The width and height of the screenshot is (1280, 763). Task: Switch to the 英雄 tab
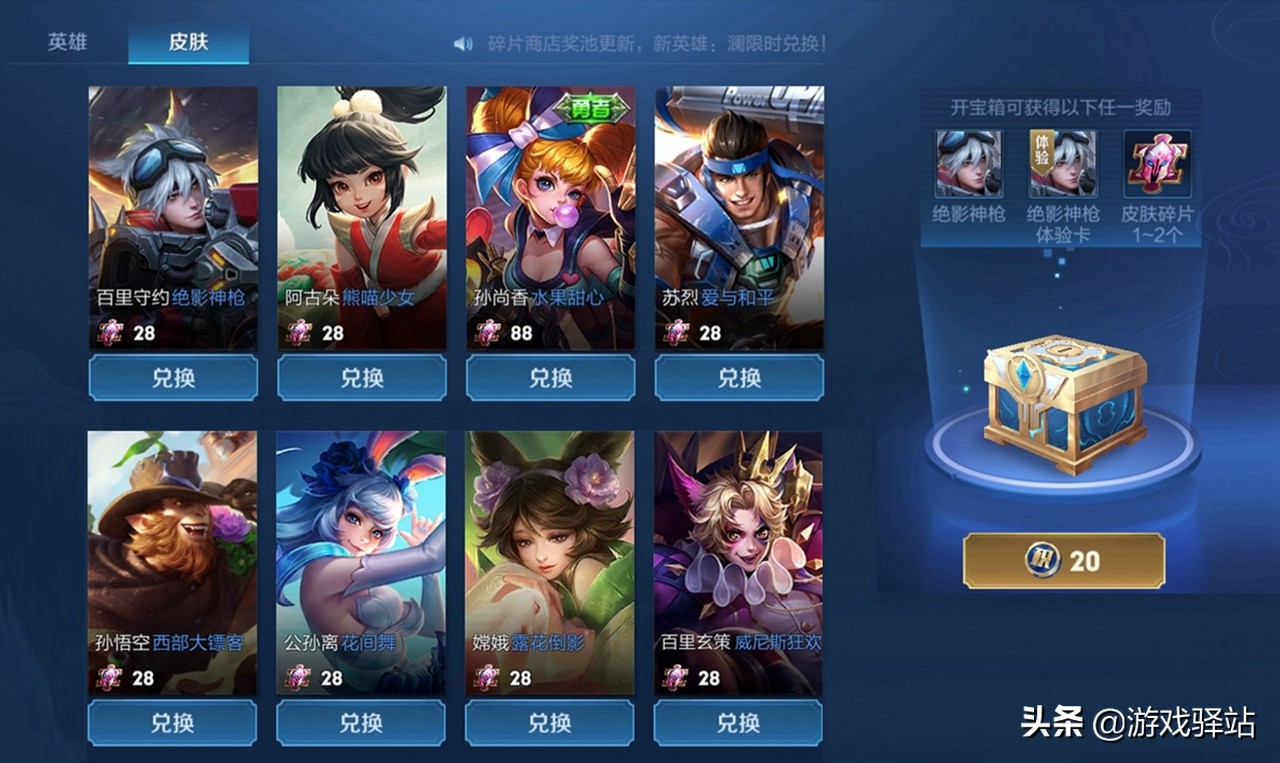click(x=67, y=44)
